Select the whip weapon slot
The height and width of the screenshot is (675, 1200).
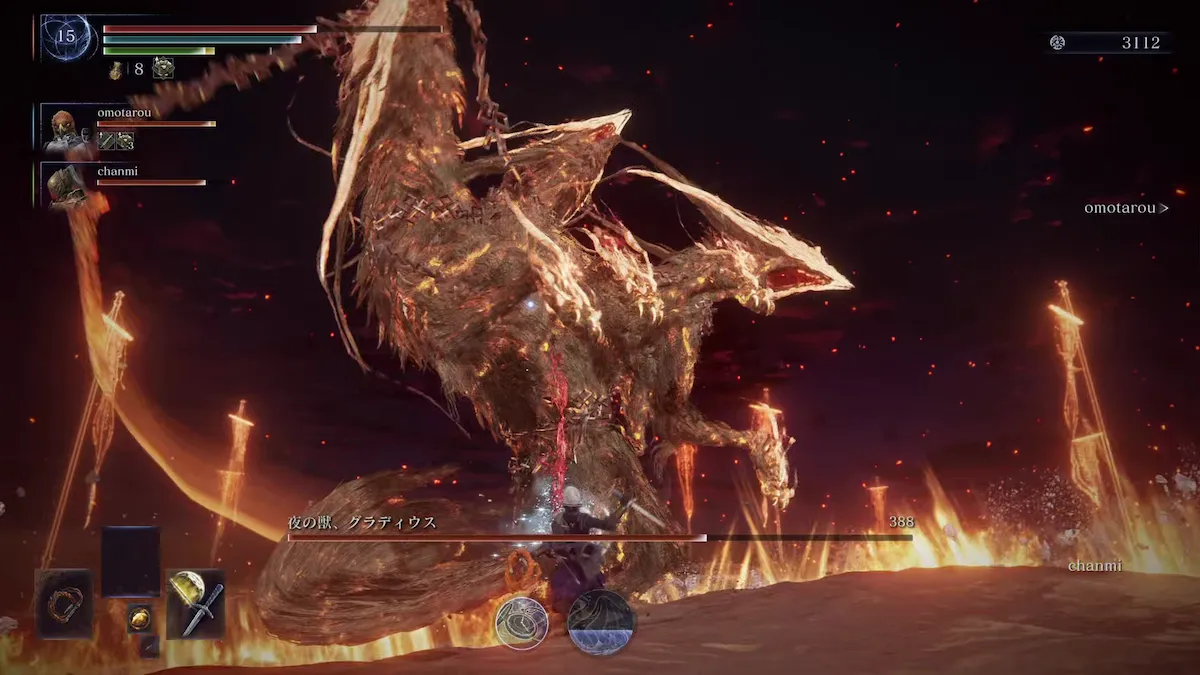click(64, 603)
